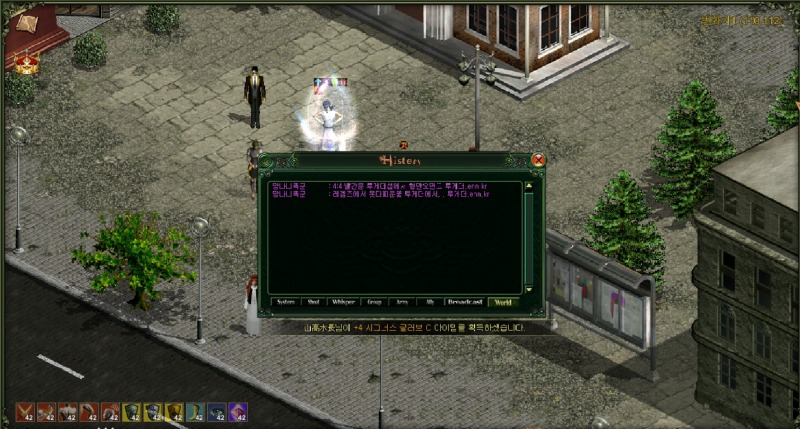
Task: Switch to the Army tab
Action: click(402, 300)
